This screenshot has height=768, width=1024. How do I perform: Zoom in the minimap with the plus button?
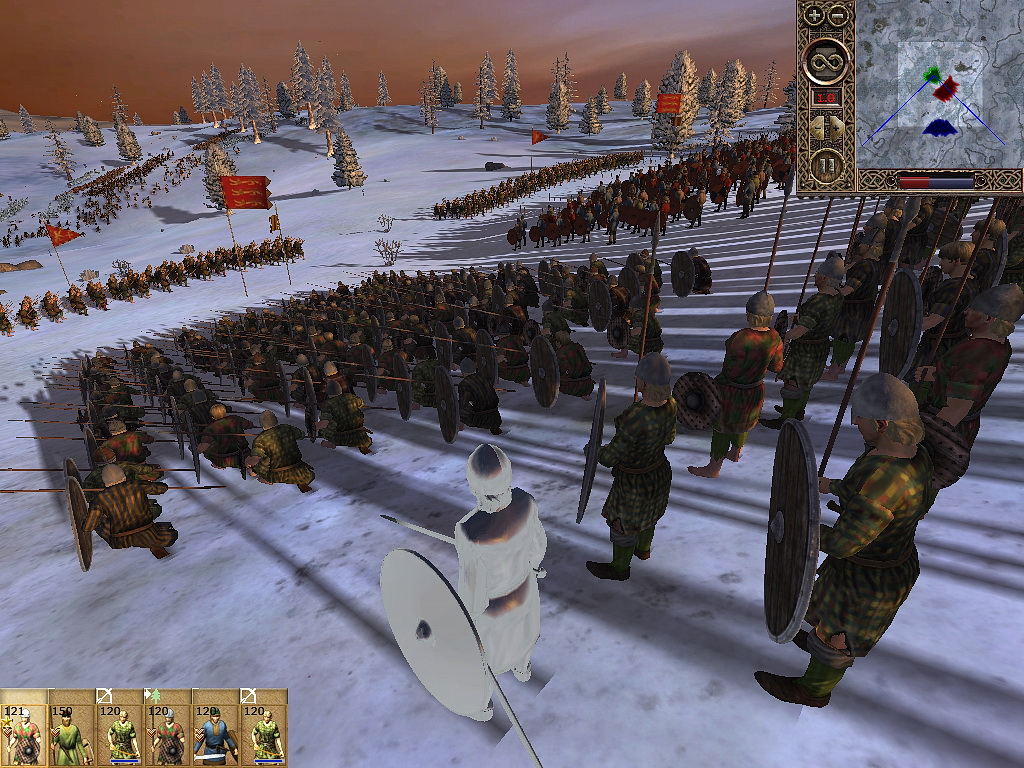coord(814,15)
